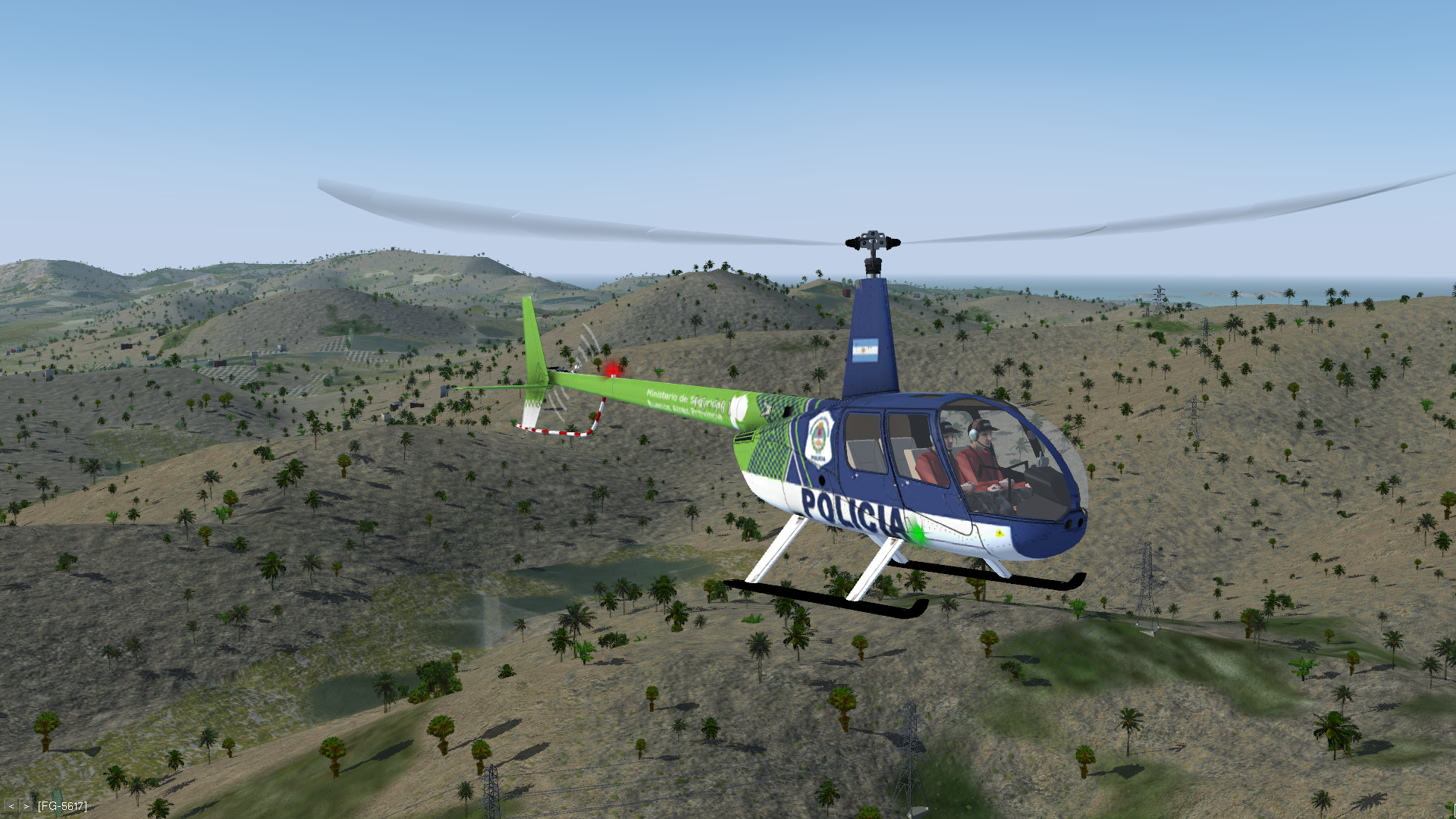Click the next '>' arrow button
This screenshot has width=1456, height=819.
(27, 806)
